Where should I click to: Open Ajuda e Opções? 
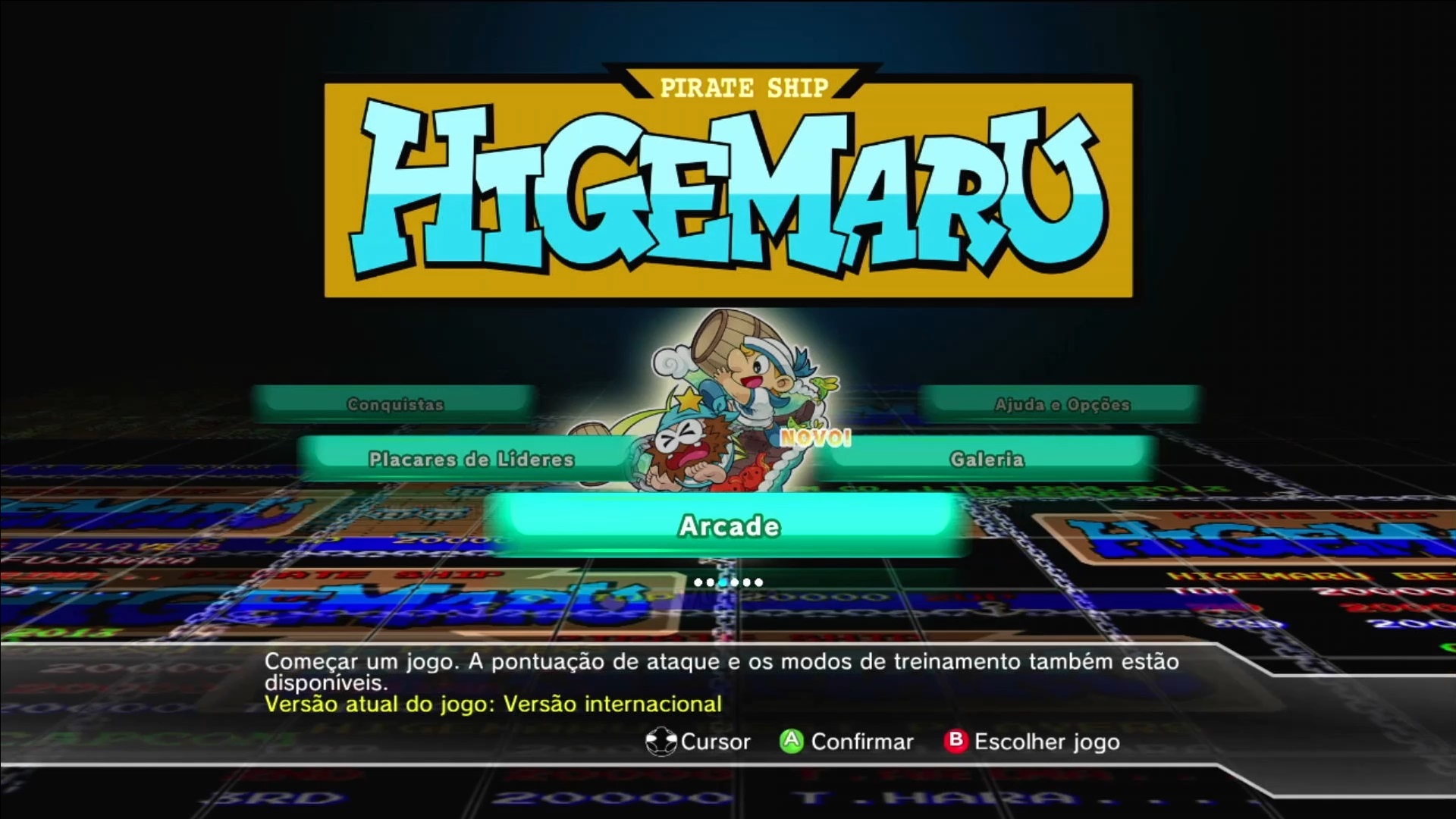[x=1062, y=403]
